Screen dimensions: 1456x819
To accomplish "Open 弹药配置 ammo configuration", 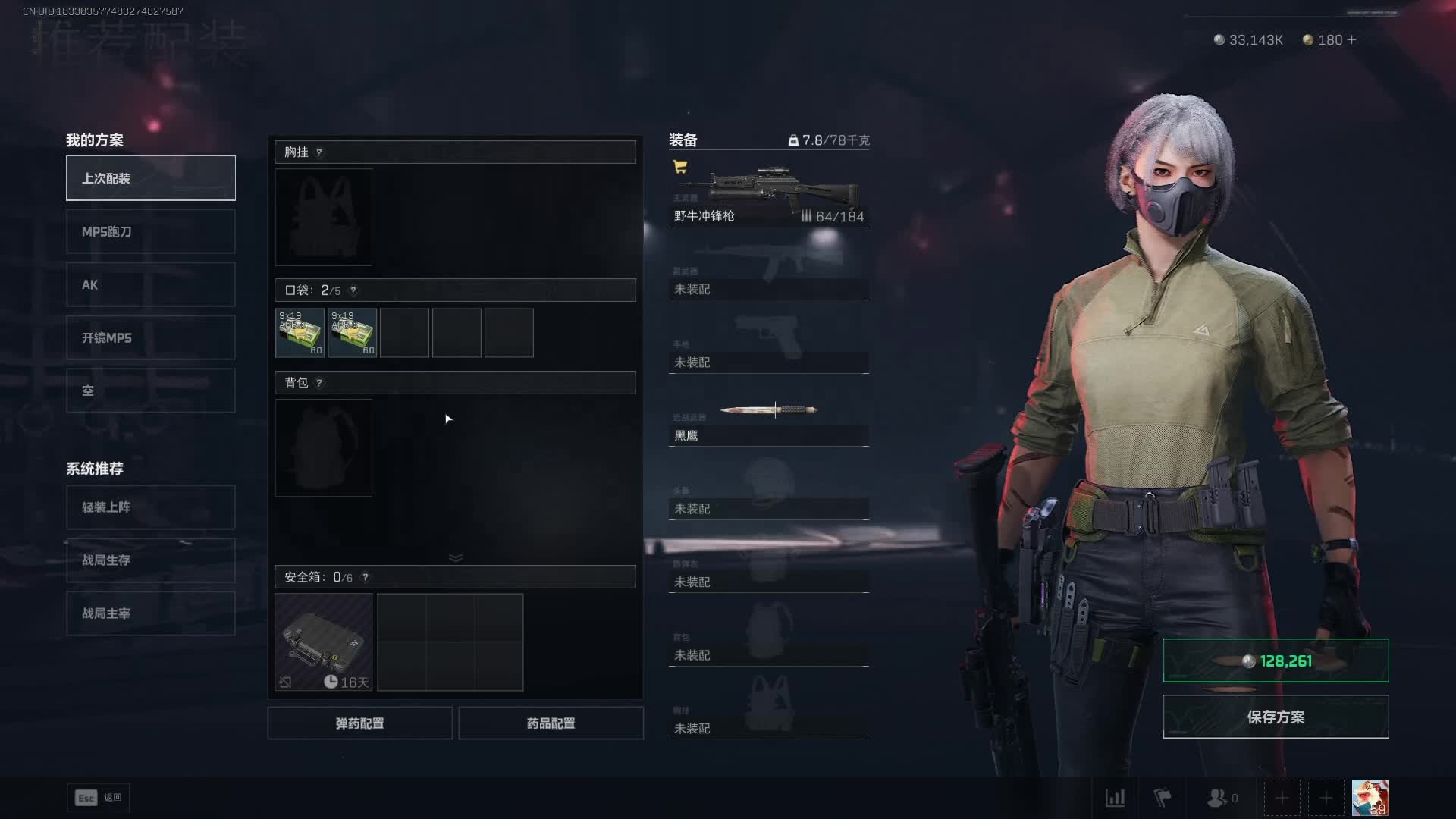I will click(x=359, y=723).
